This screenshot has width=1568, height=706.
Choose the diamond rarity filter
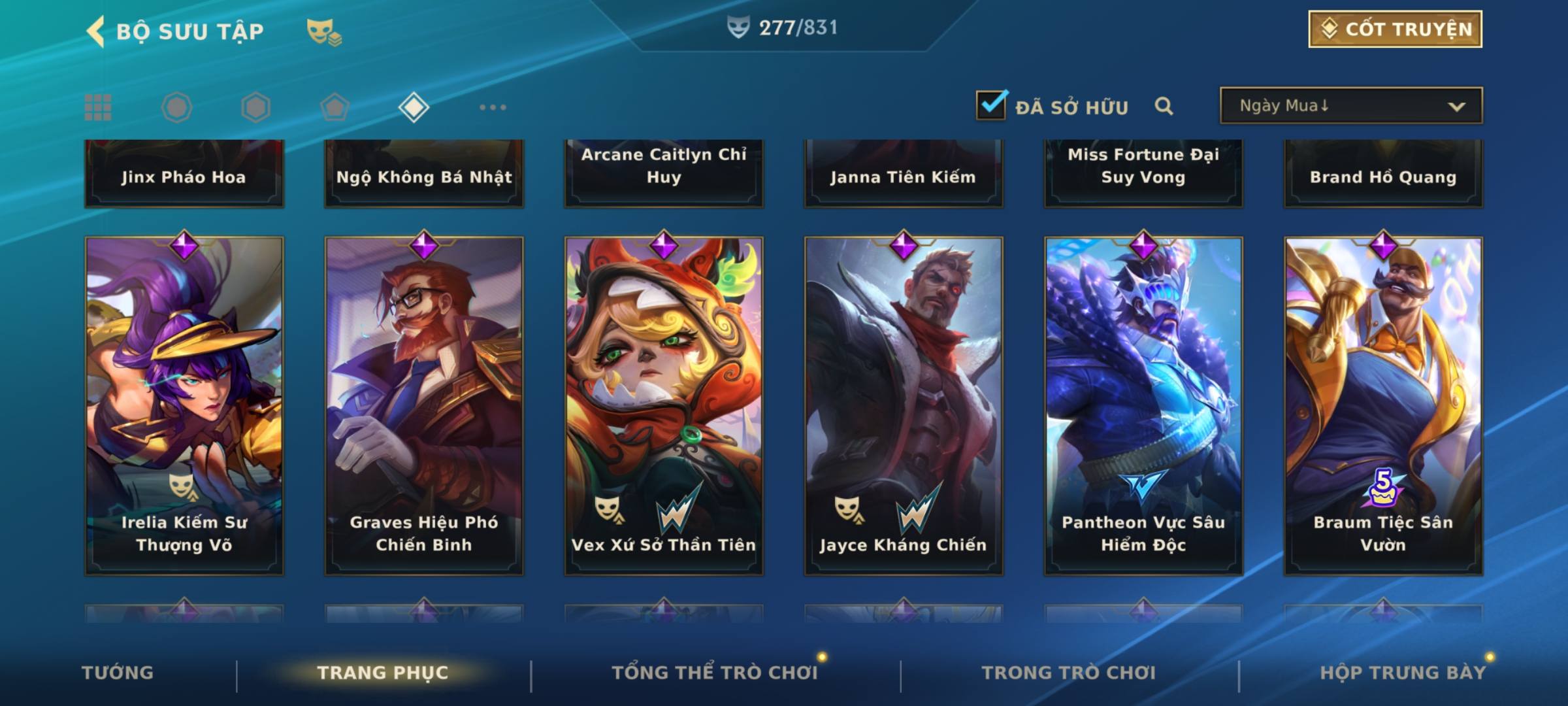(x=414, y=107)
